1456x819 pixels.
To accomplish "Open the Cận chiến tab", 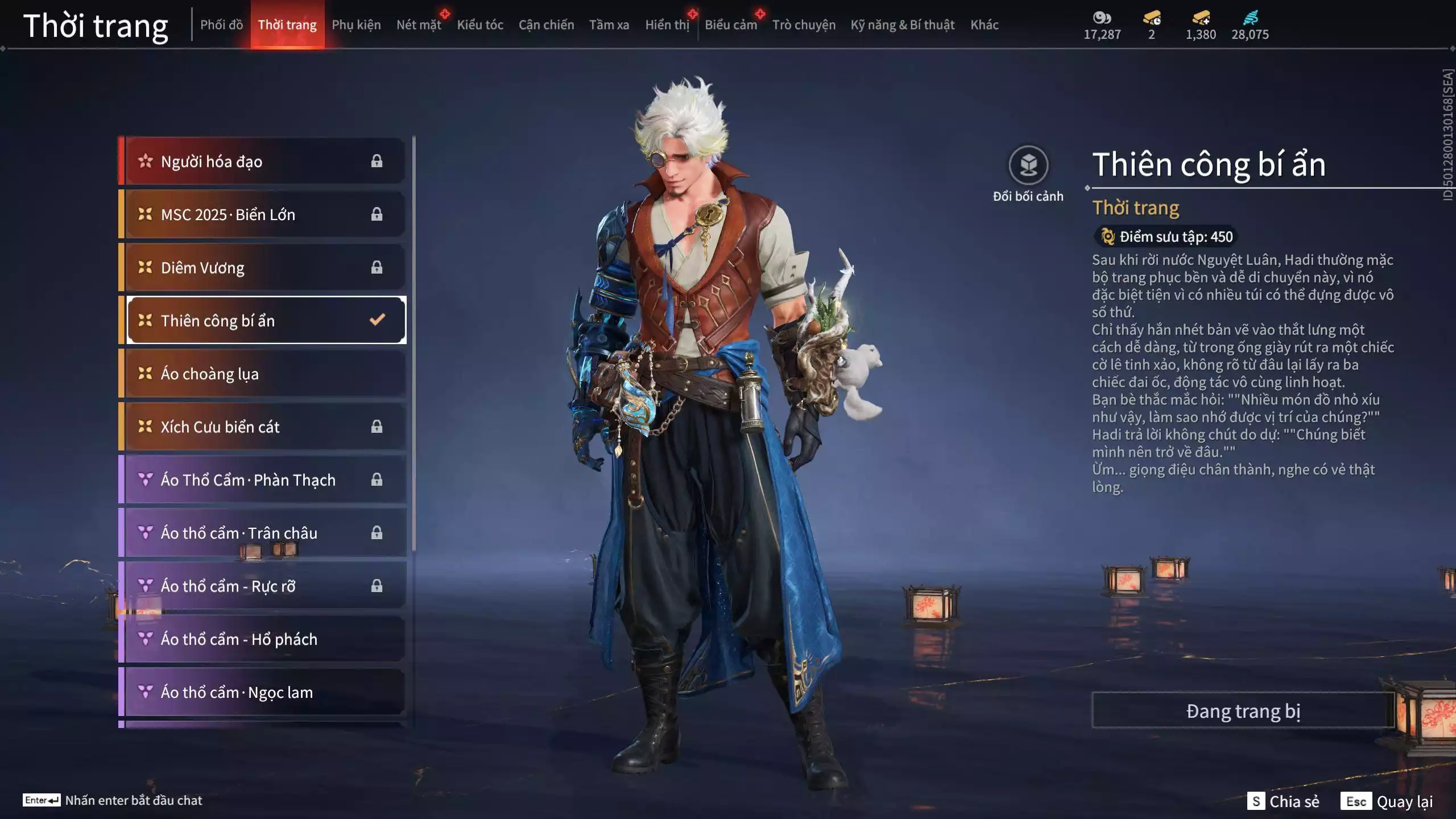I will click(546, 25).
